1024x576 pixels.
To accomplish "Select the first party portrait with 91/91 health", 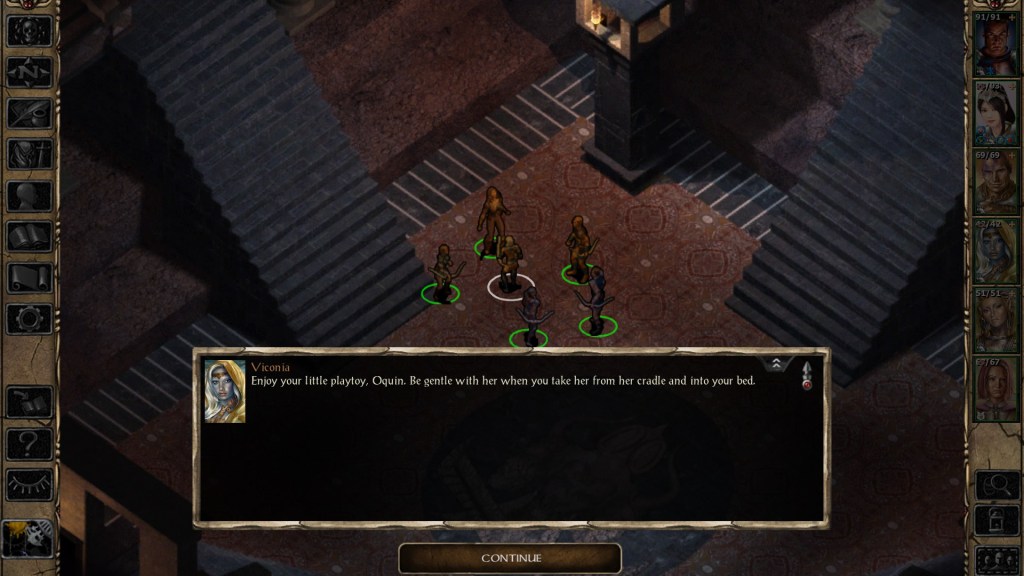I will [x=995, y=46].
